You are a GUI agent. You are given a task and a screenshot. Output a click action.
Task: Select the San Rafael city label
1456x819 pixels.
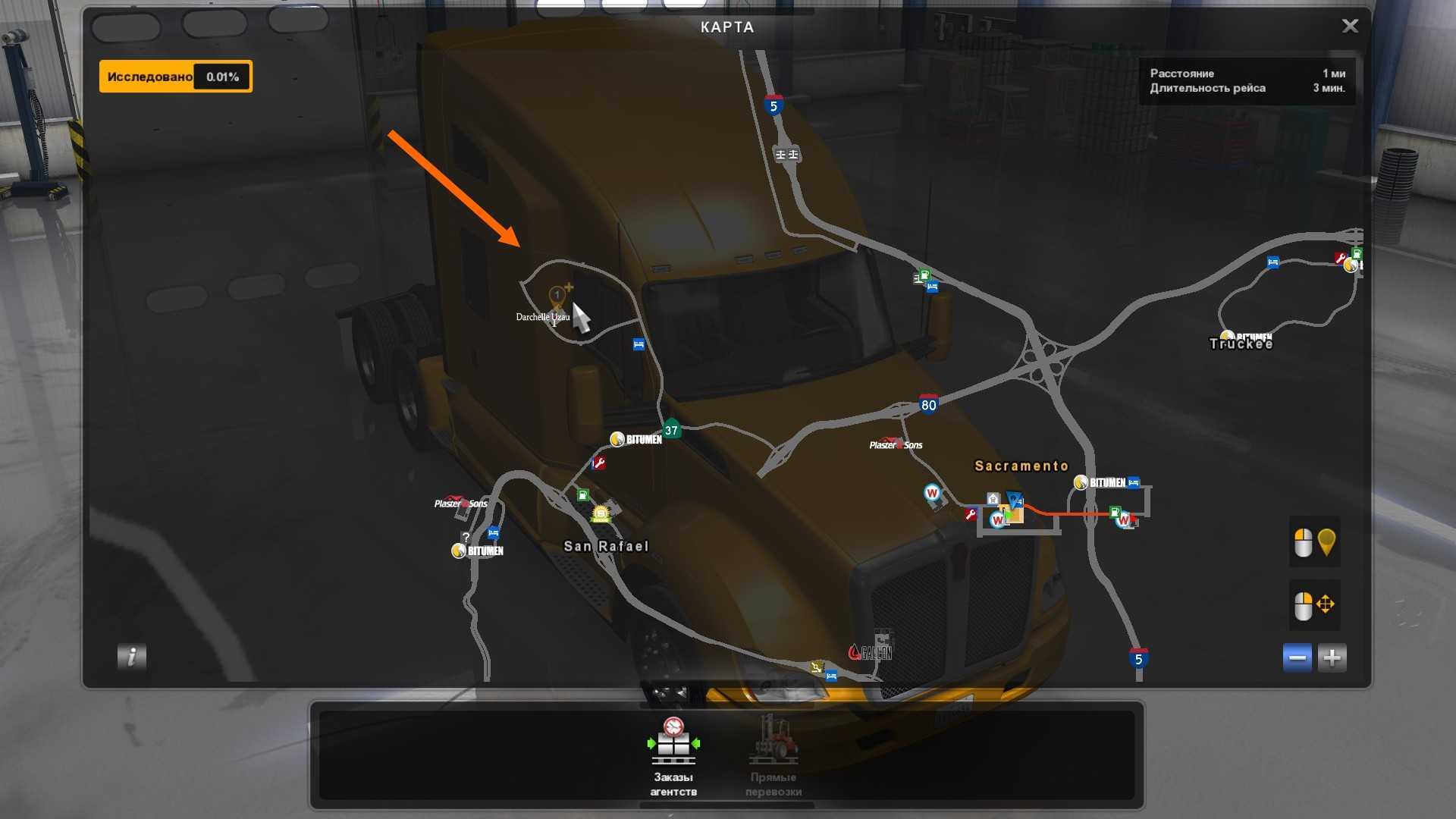click(606, 546)
